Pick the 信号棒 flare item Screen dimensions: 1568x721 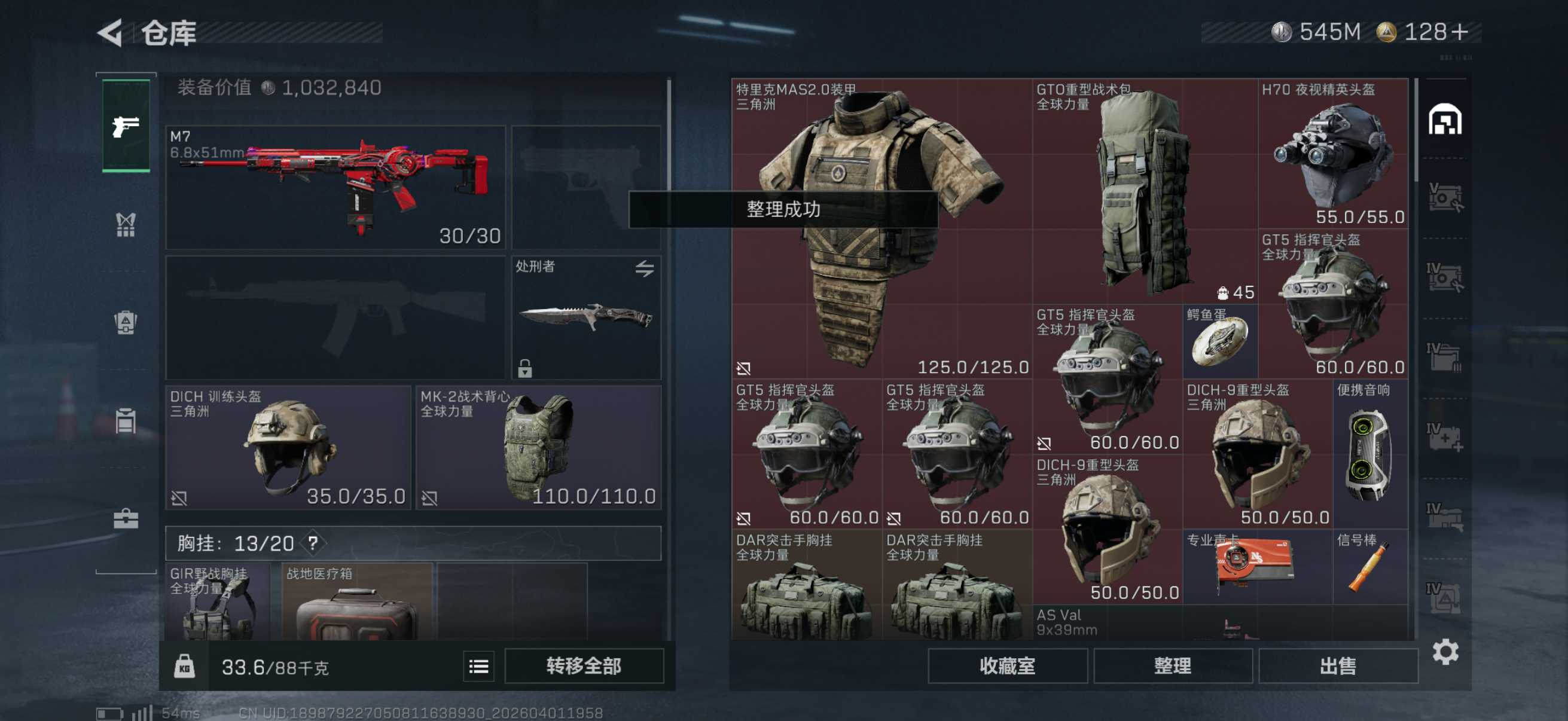coord(1369,566)
